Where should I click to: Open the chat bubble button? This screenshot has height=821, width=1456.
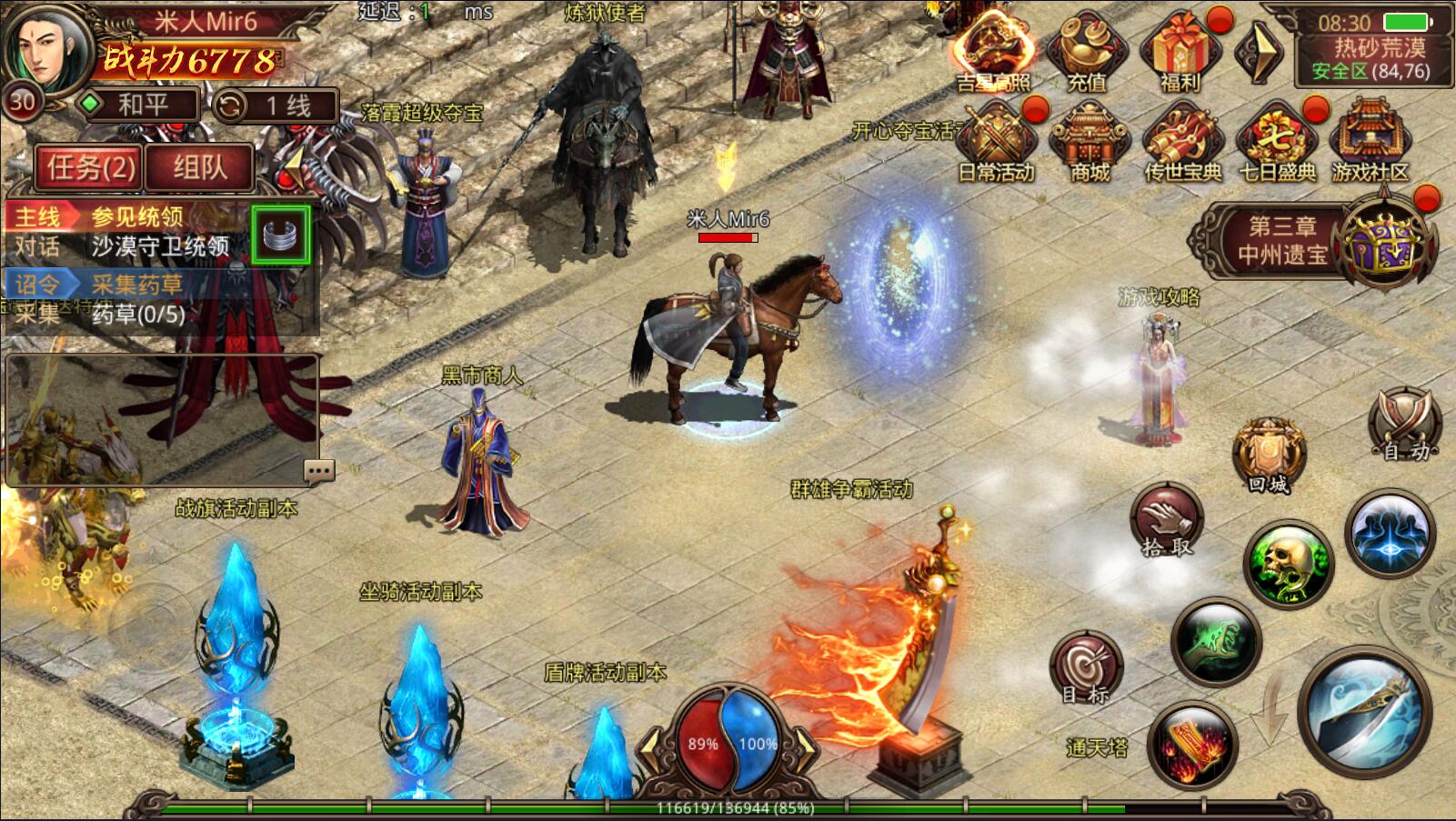click(319, 470)
